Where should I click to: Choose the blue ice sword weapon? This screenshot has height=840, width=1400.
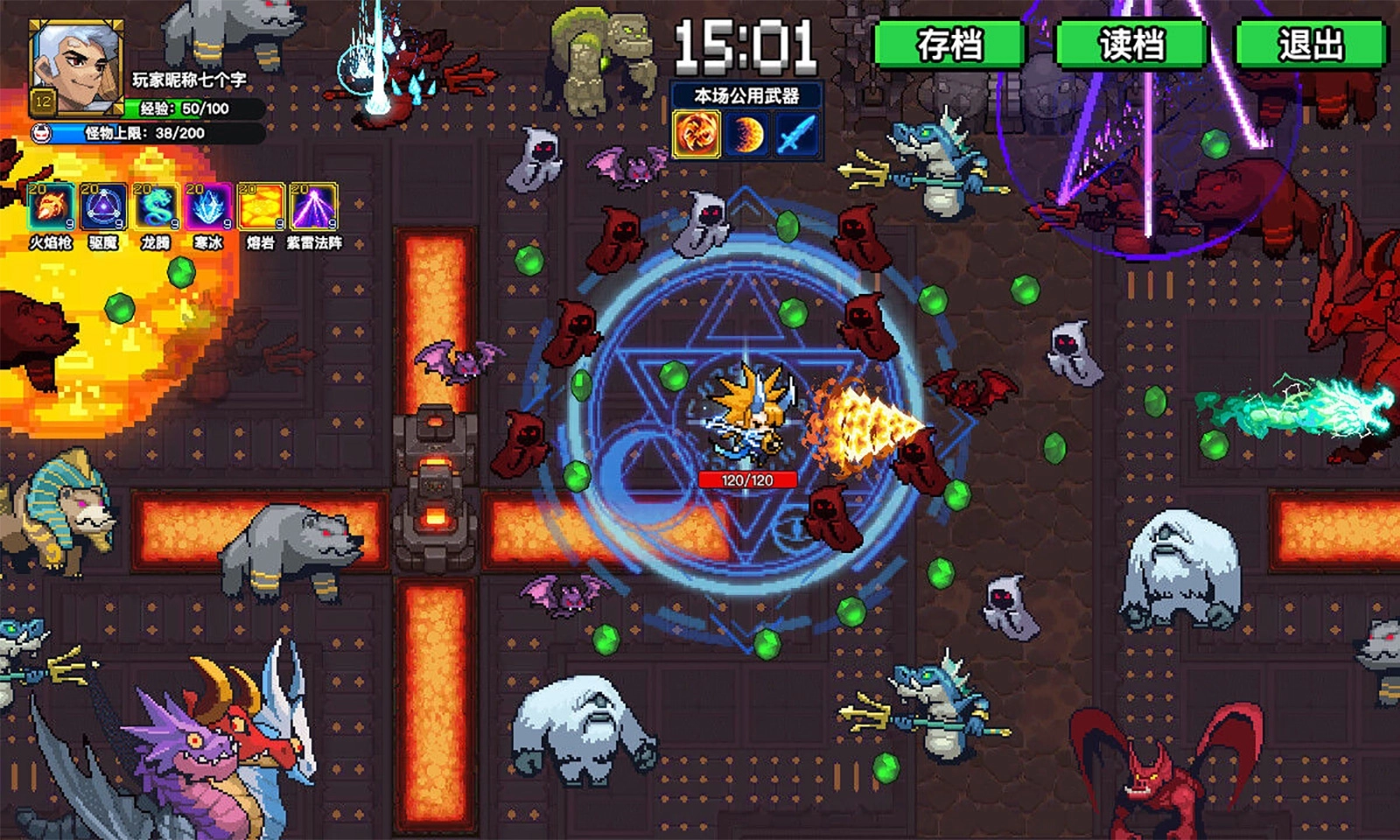click(x=796, y=135)
